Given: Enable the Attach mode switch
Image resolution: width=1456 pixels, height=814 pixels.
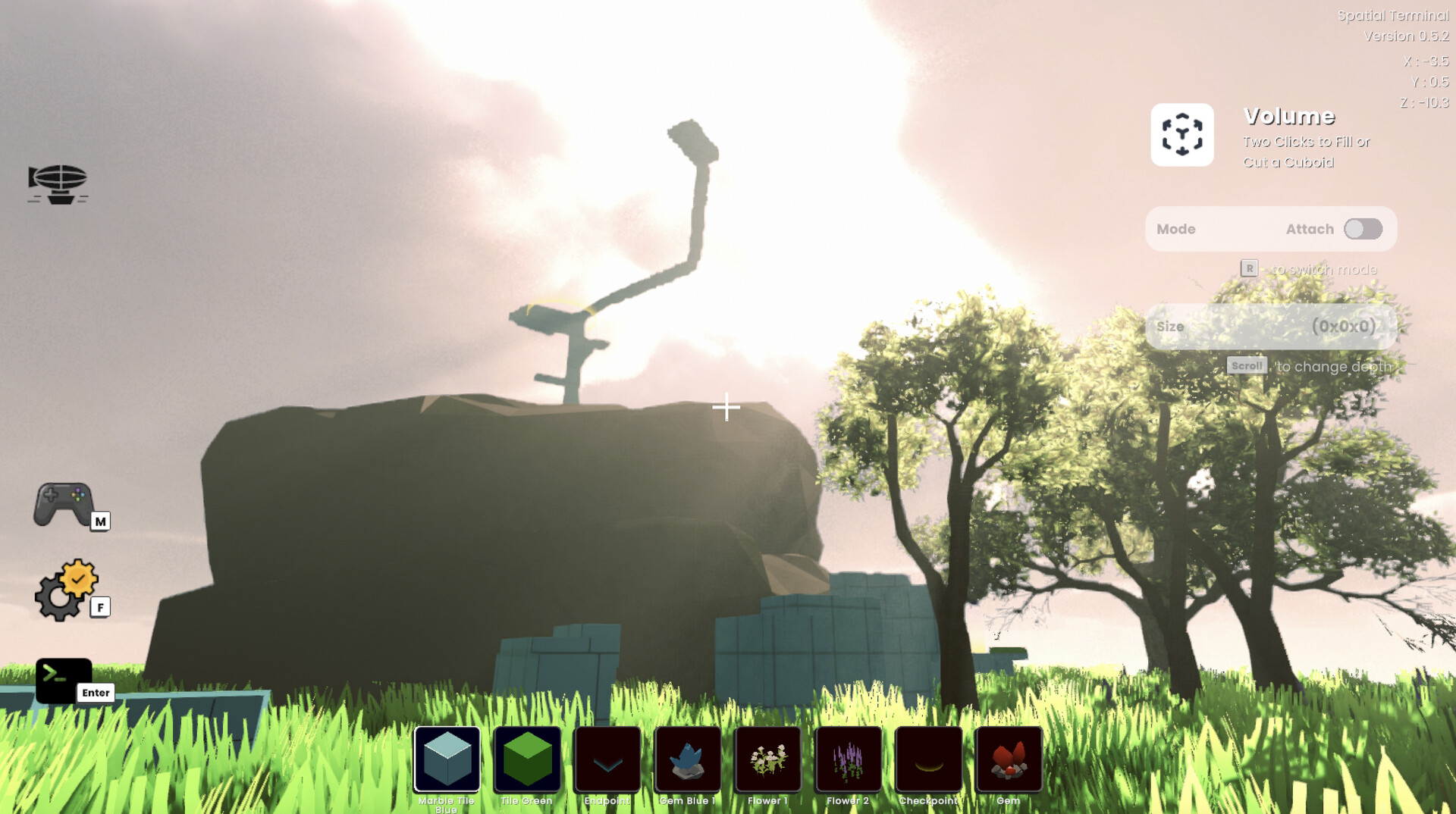Looking at the screenshot, I should (x=1363, y=228).
